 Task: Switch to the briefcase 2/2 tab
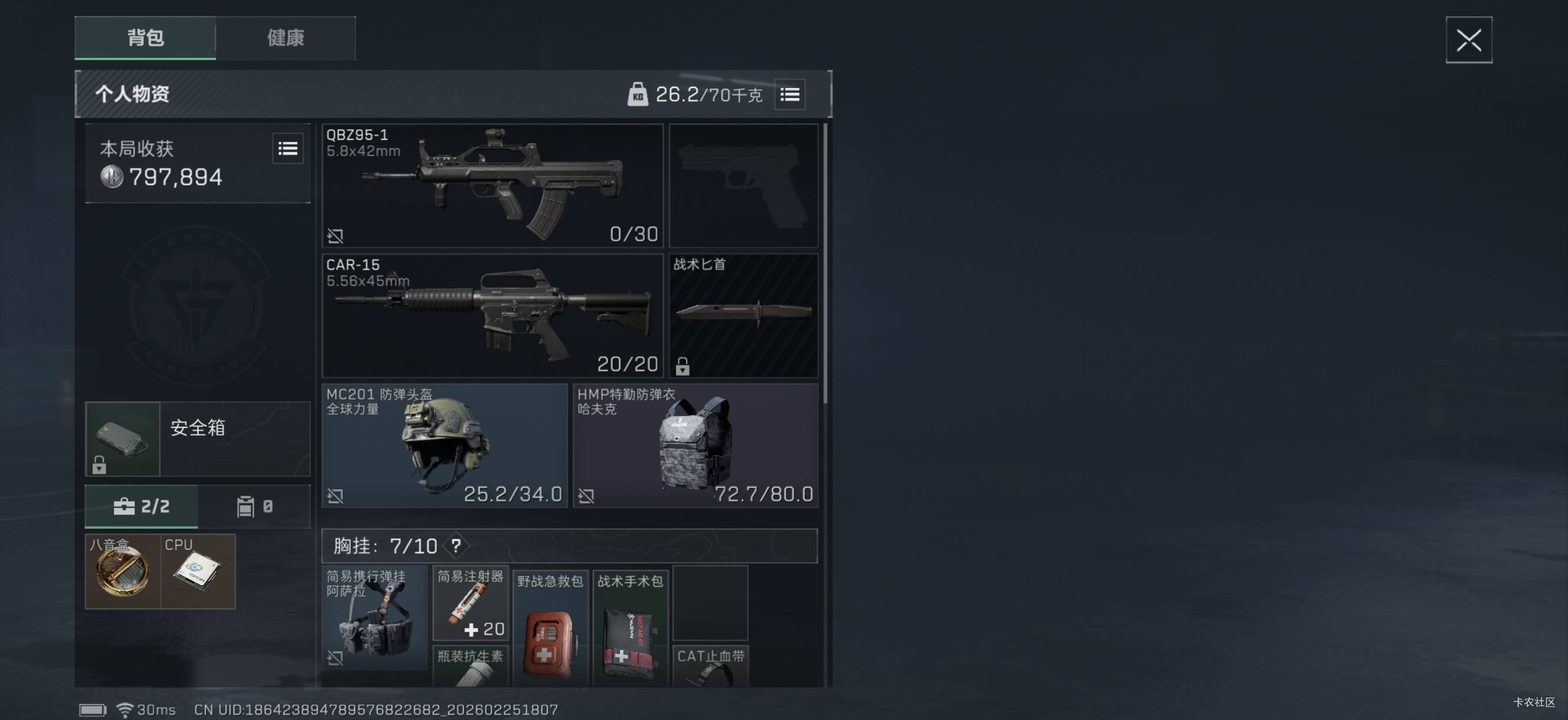141,506
